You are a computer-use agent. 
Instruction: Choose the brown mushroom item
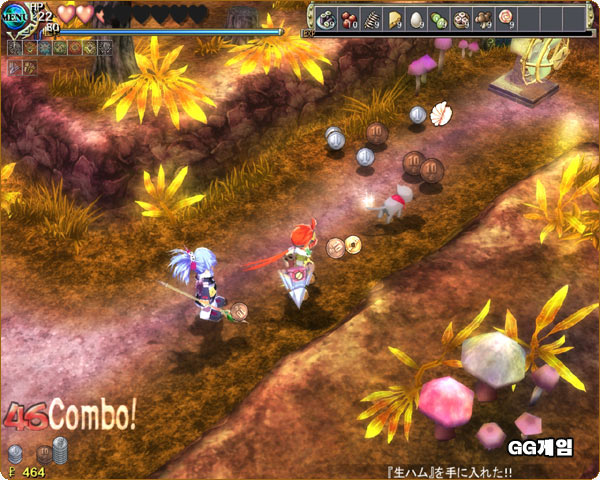click(483, 18)
